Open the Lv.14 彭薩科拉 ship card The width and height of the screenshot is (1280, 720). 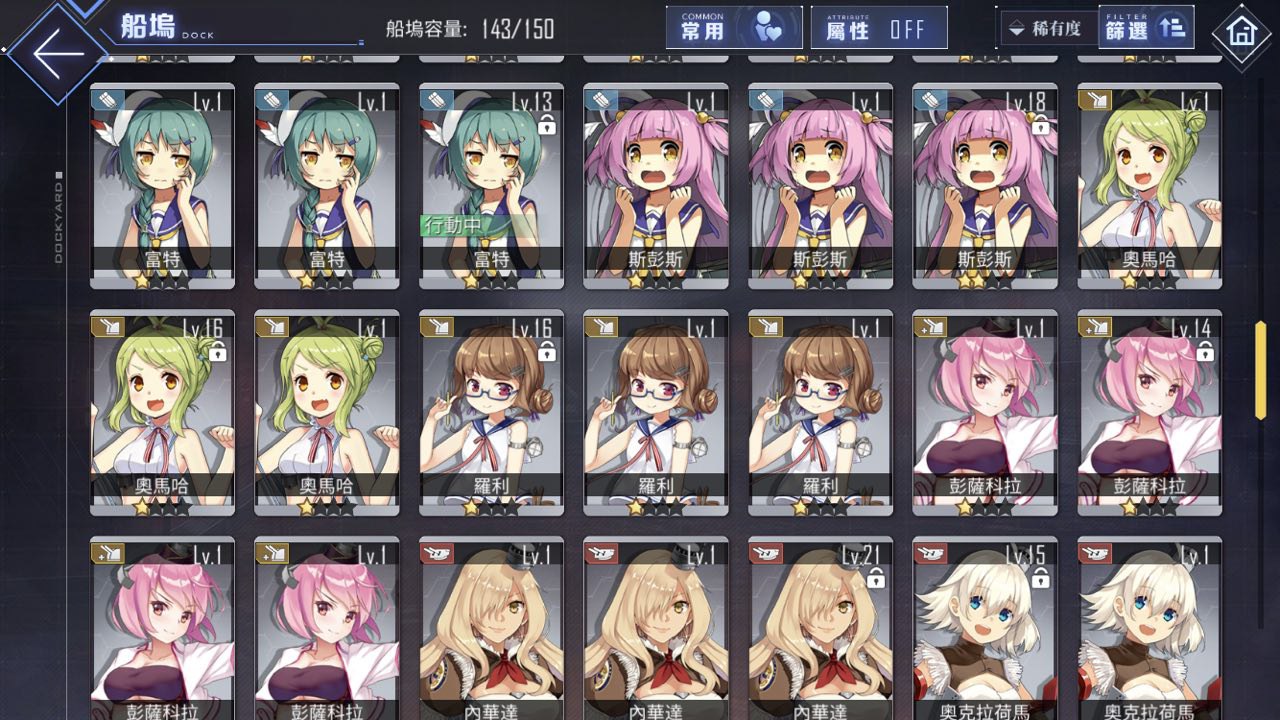pyautogui.click(x=1149, y=412)
